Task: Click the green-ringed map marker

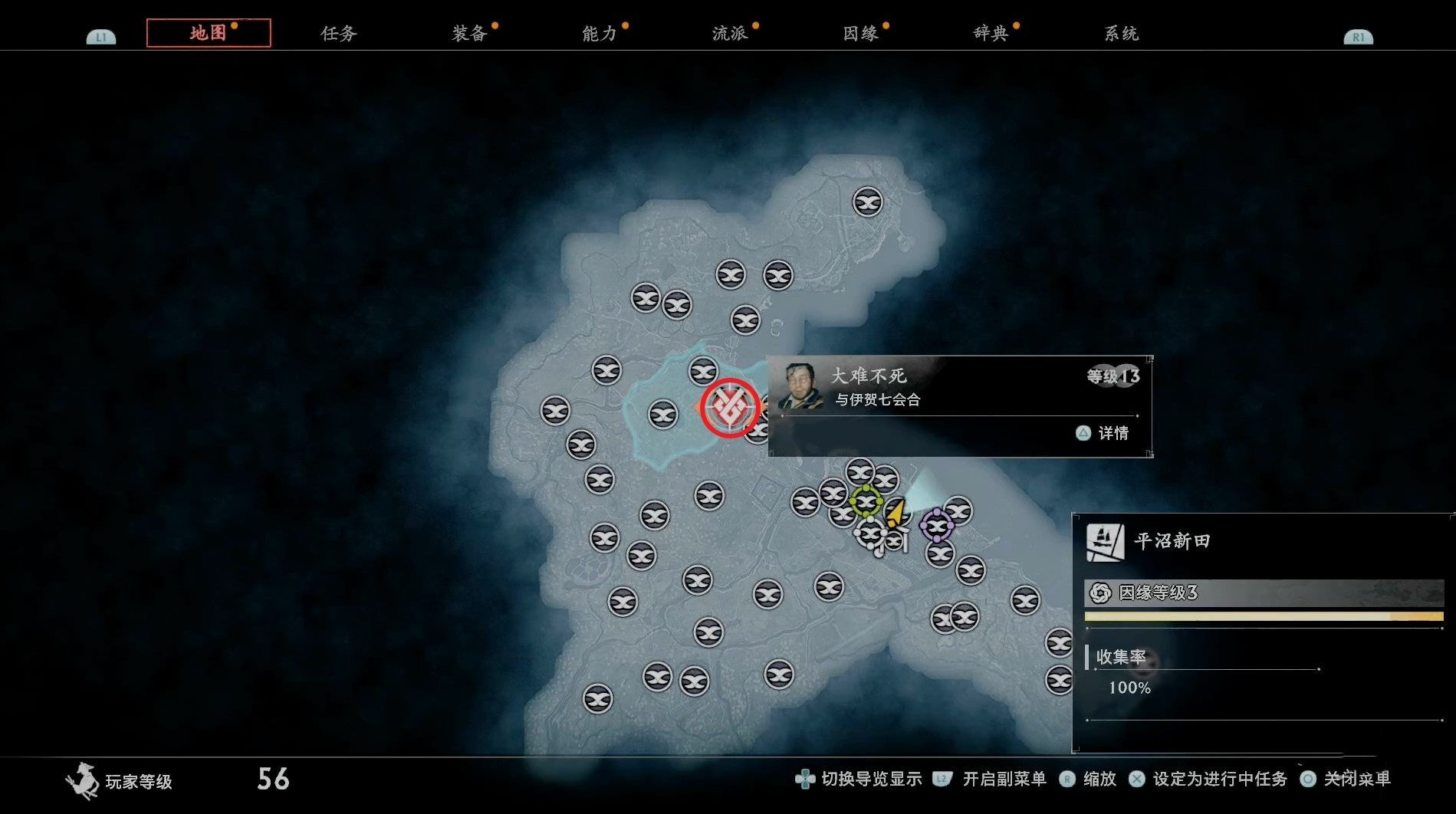Action: (866, 502)
